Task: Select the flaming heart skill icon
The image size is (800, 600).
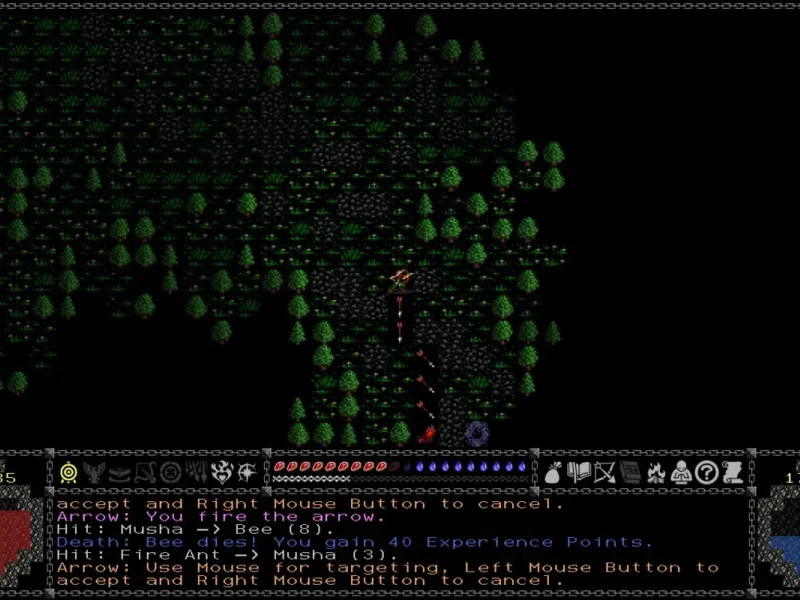Action: [x=222, y=473]
